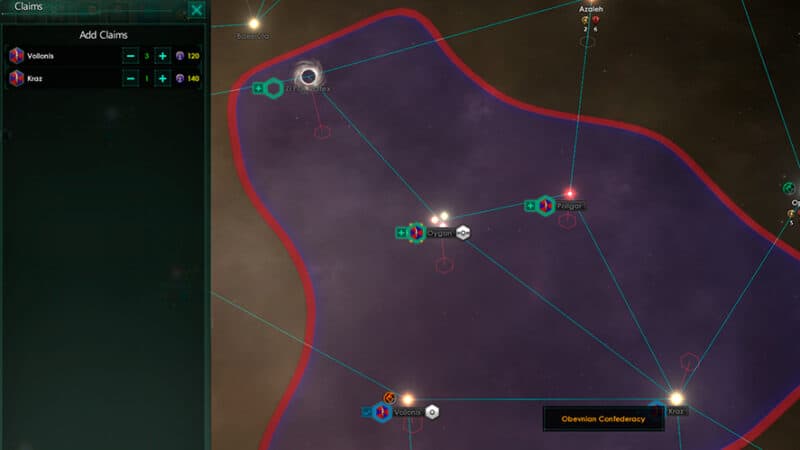The image size is (800, 450).
Task: Select the Kraz system label on the map
Action: [x=676, y=411]
